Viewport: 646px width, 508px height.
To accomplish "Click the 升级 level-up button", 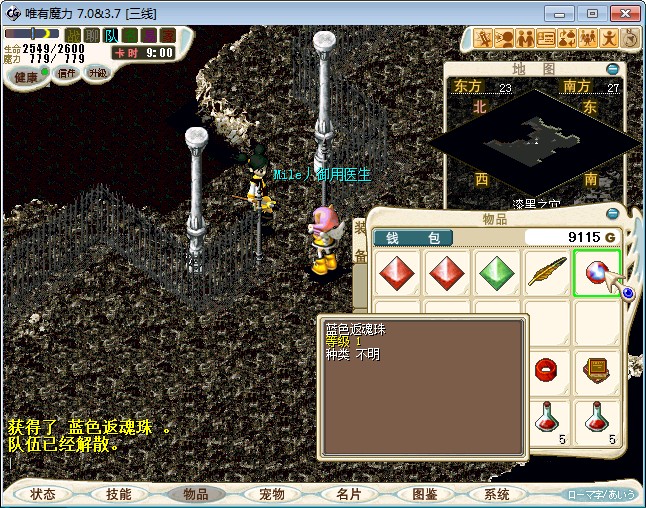I will click(x=97, y=73).
